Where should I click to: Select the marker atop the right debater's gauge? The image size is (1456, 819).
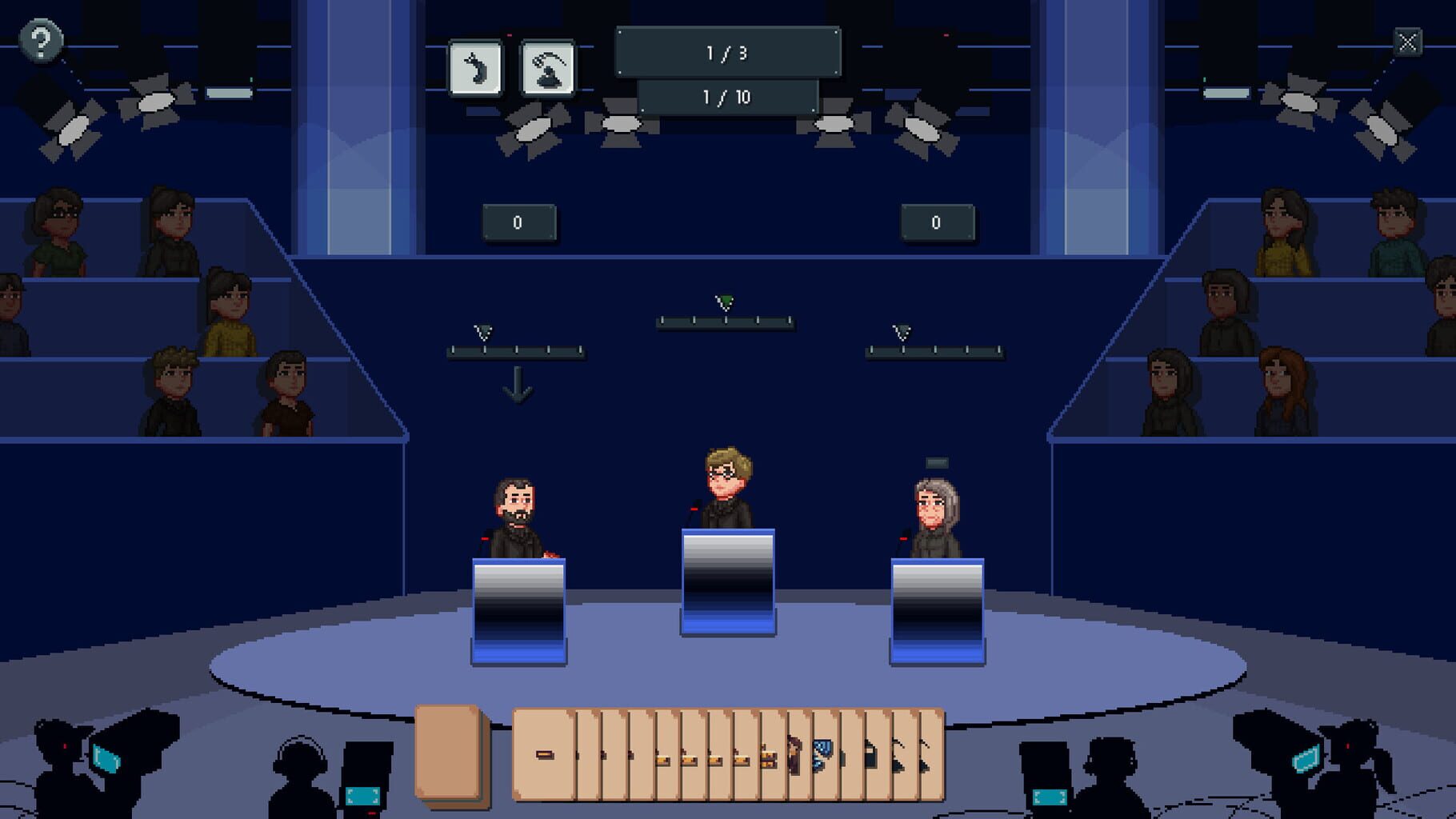tap(902, 331)
